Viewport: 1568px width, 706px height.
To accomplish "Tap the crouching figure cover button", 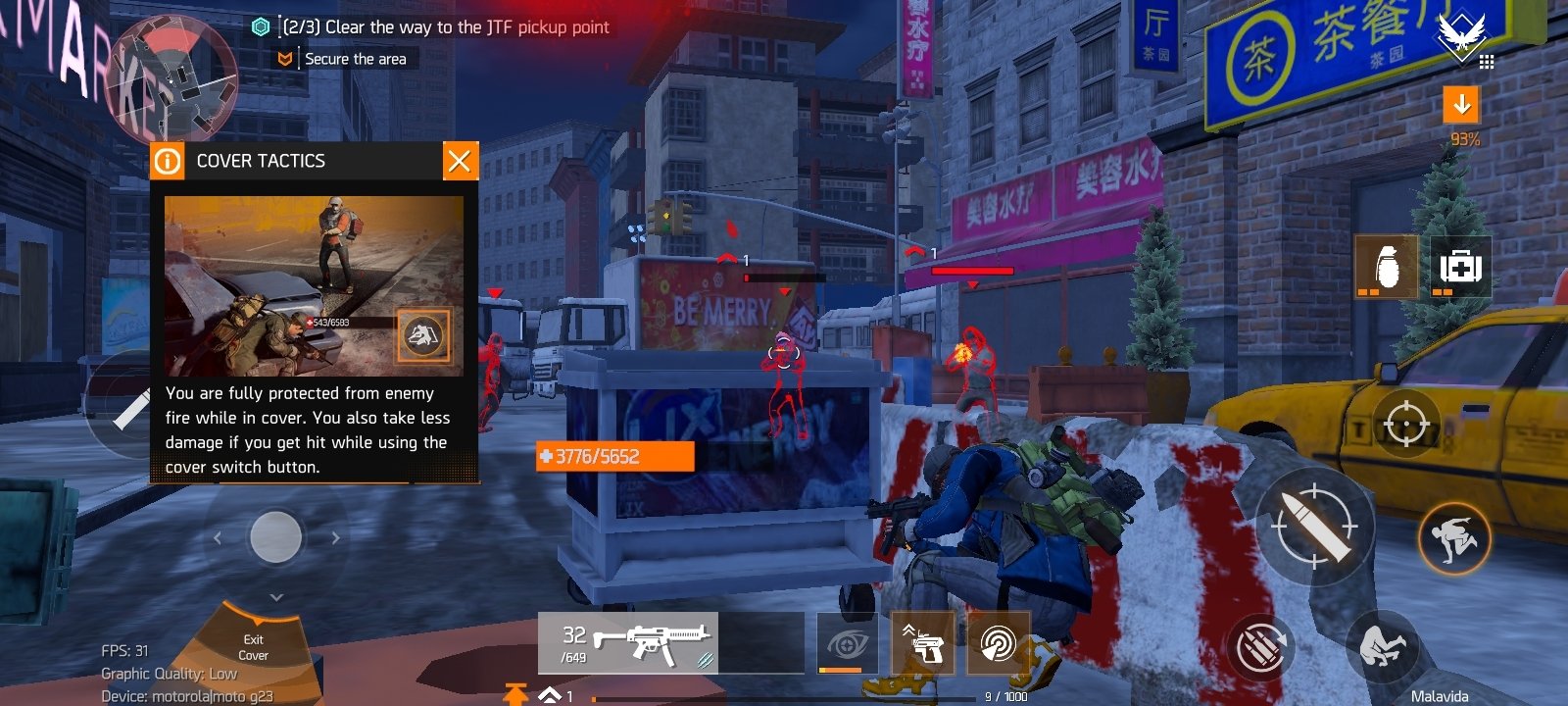I will pyautogui.click(x=1382, y=647).
